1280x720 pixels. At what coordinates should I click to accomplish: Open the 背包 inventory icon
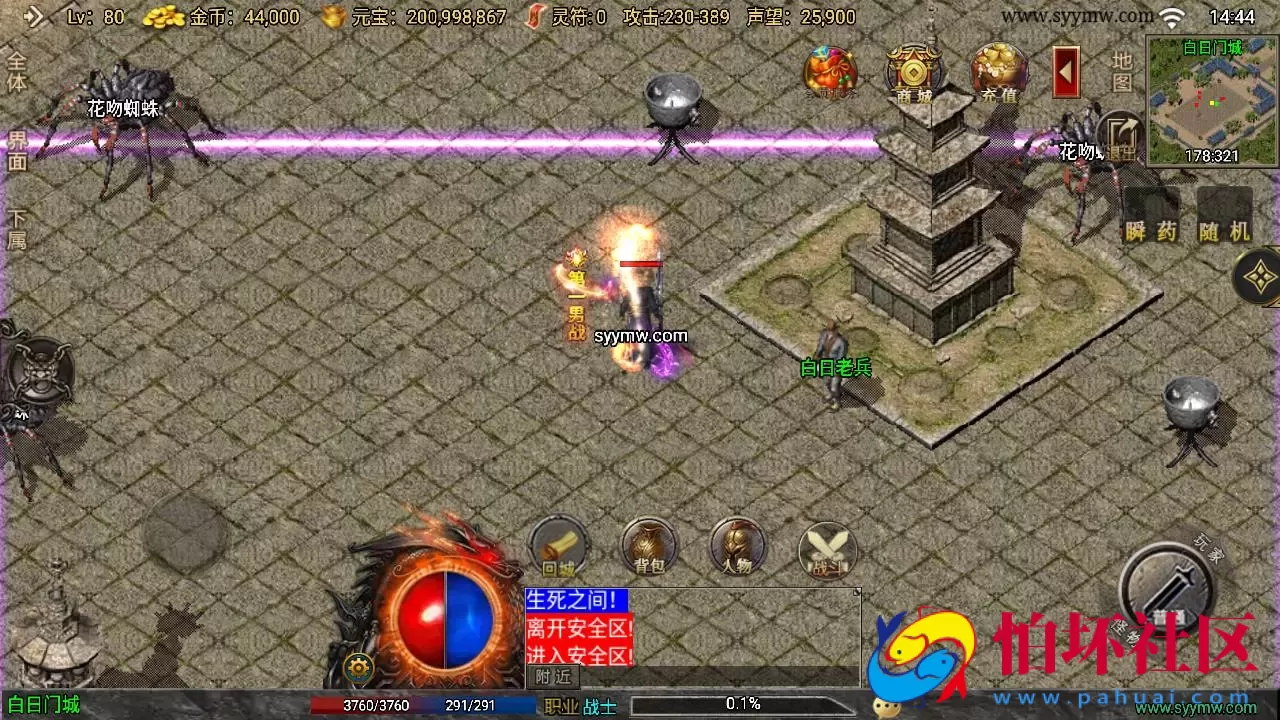(x=648, y=548)
